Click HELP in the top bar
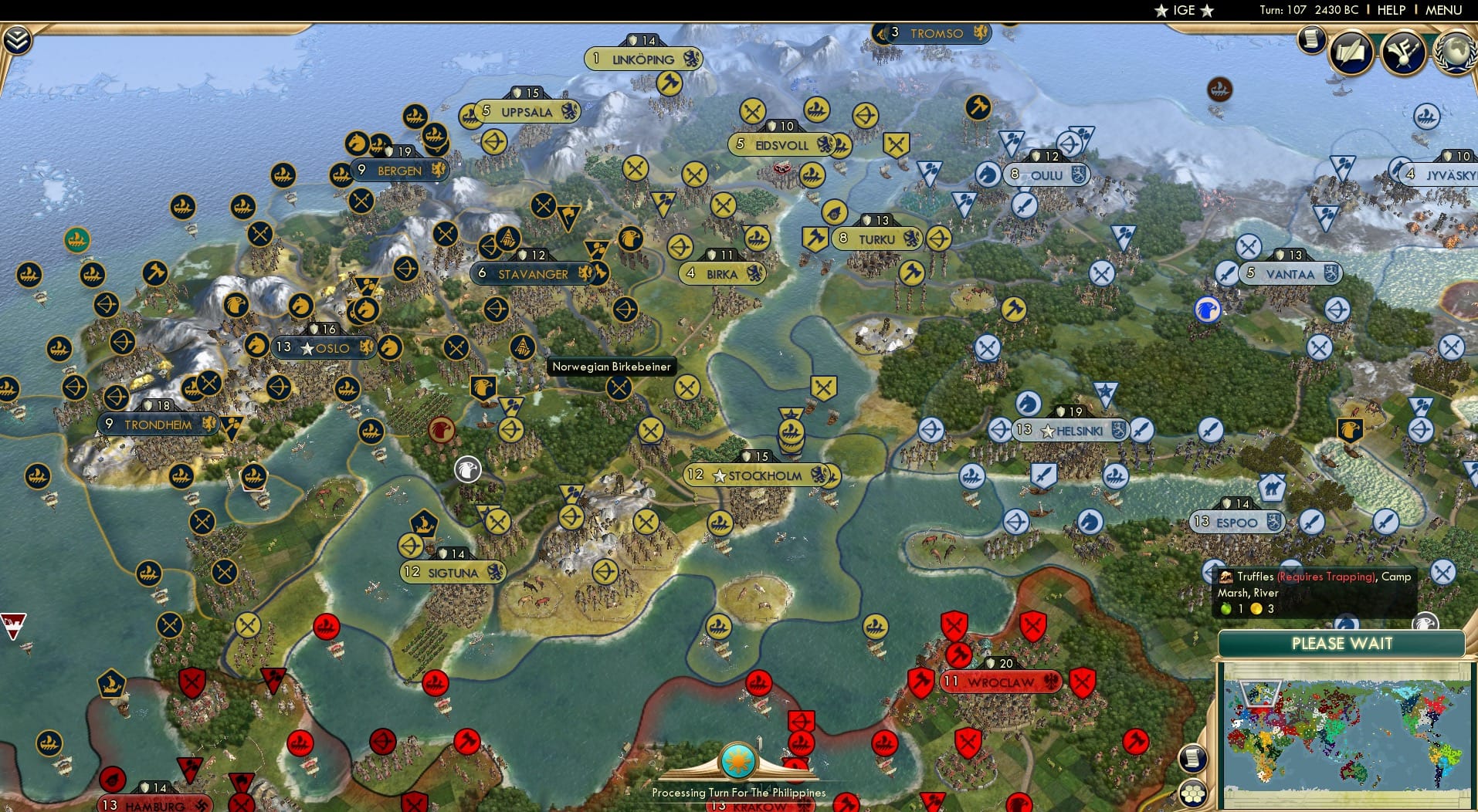 [x=1390, y=10]
